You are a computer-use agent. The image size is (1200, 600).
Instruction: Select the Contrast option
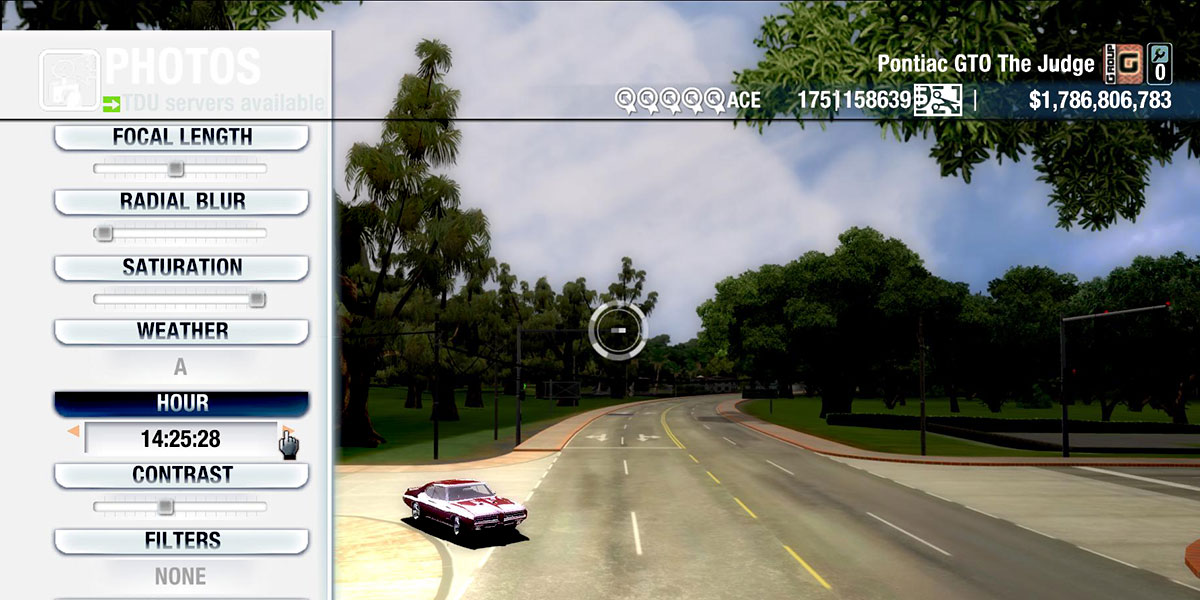point(181,474)
